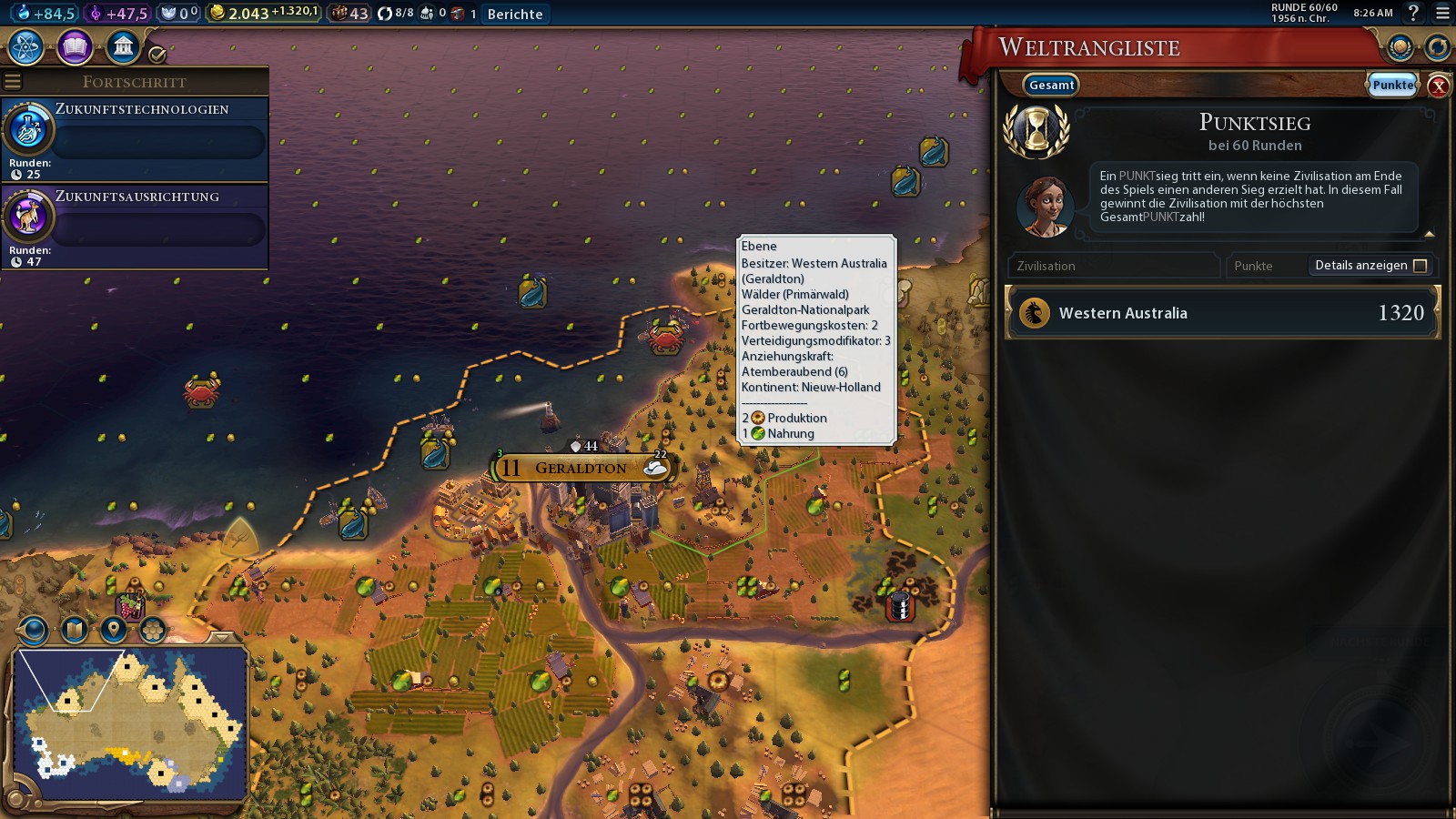
Task: Toggle the Fortschritt panel list button
Action: pyautogui.click(x=13, y=82)
